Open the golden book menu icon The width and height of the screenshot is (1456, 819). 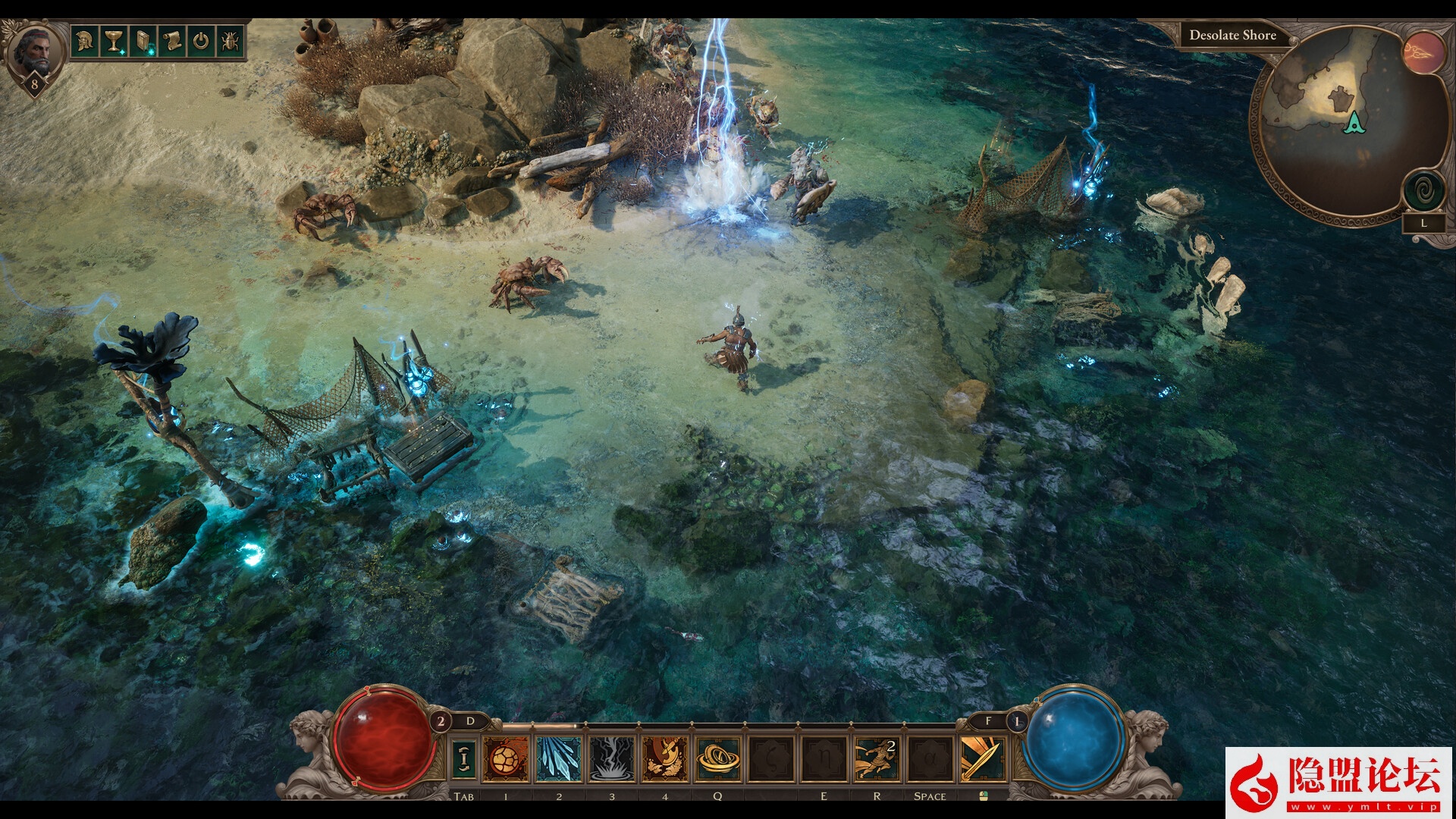(143, 40)
